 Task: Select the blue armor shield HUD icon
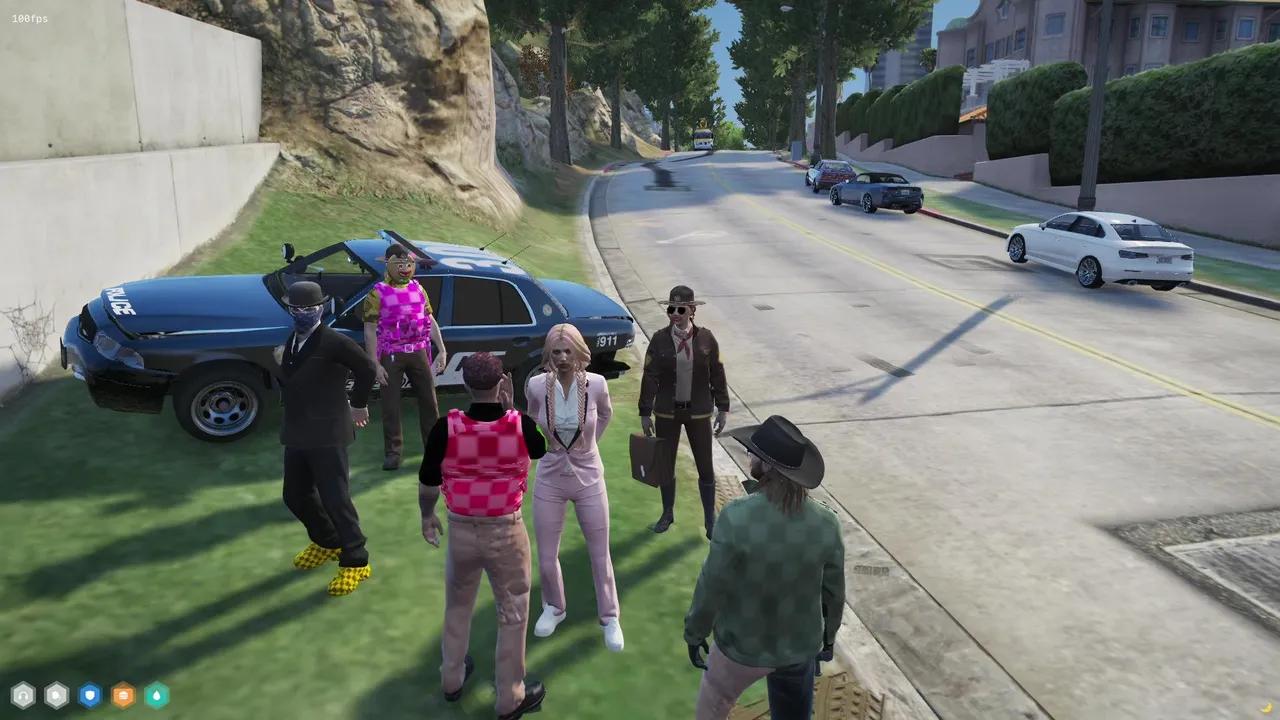[90, 695]
